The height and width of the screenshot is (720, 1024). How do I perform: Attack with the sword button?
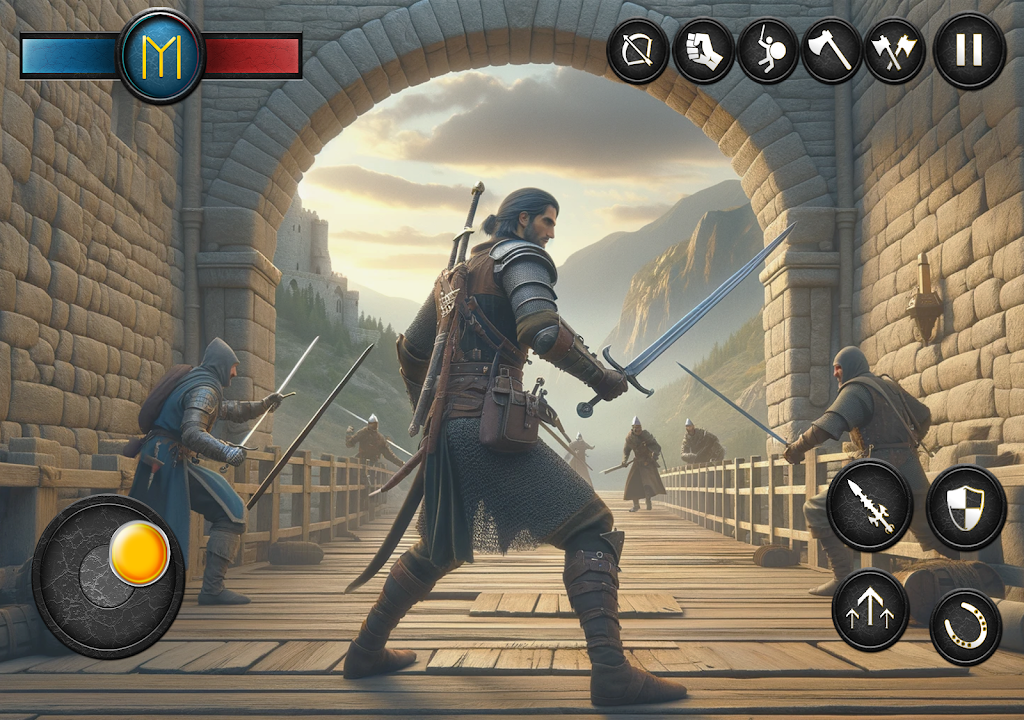click(x=869, y=505)
